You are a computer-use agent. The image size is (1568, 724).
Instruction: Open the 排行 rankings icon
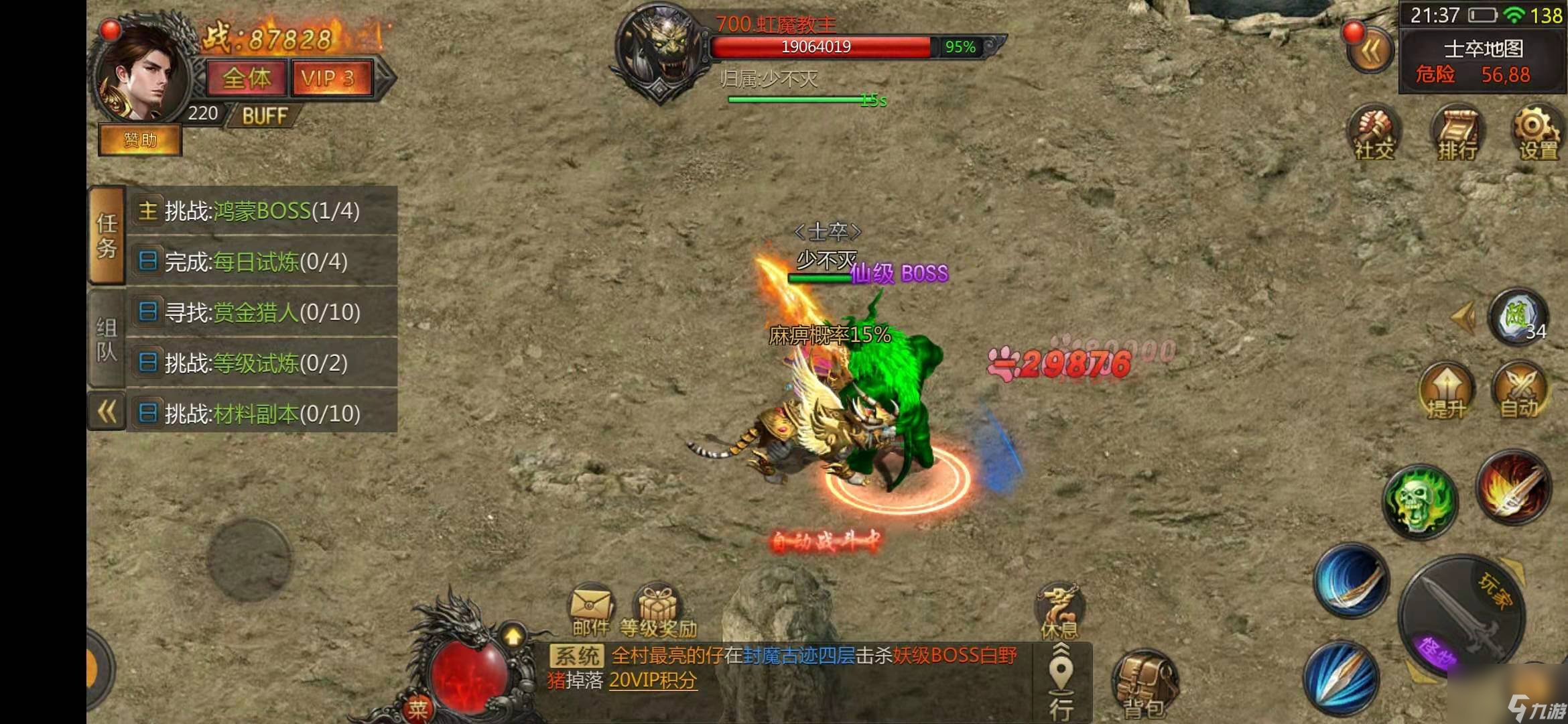pyautogui.click(x=1455, y=133)
